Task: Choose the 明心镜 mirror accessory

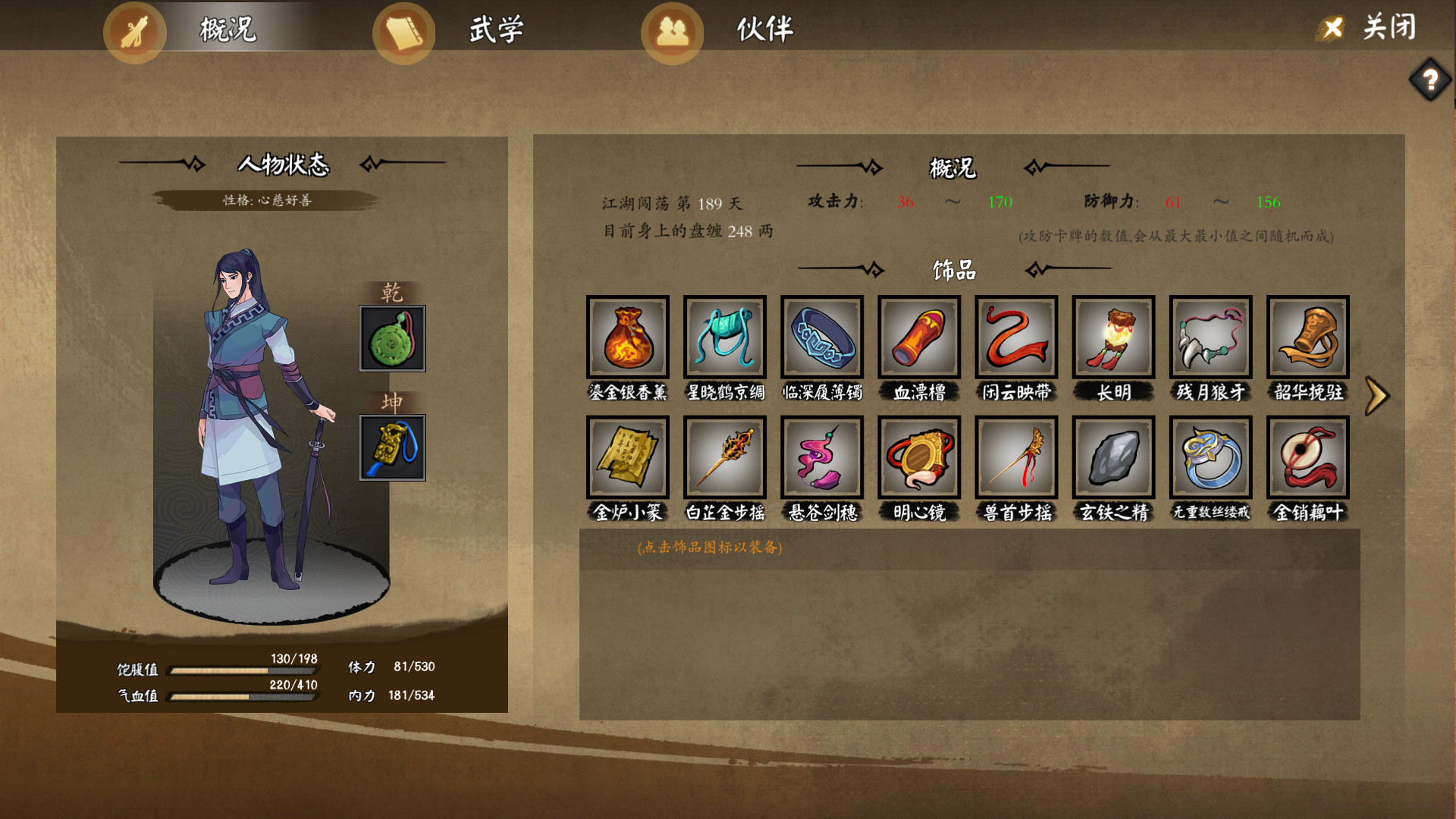Action: point(919,457)
